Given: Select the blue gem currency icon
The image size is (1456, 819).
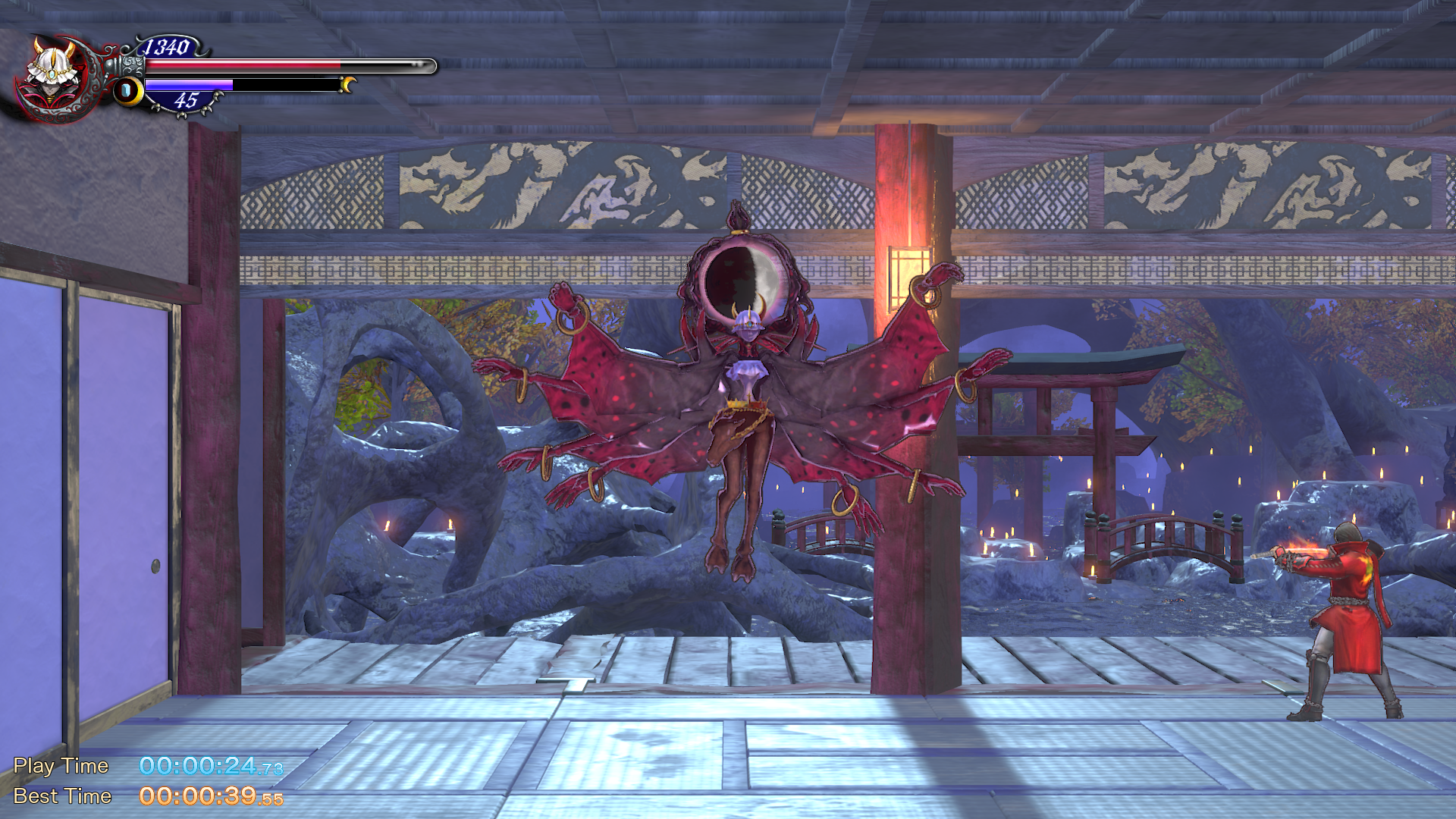Looking at the screenshot, I should coord(127,91).
